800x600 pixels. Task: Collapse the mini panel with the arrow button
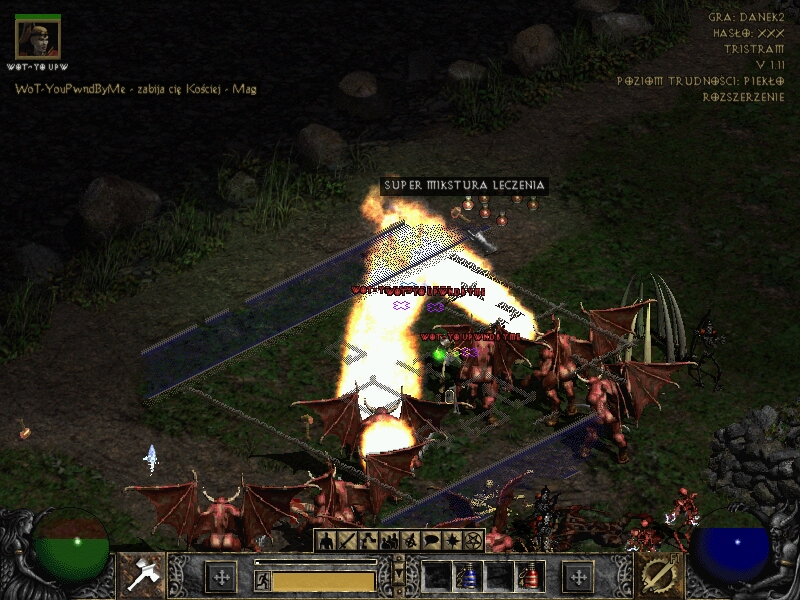tap(400, 577)
